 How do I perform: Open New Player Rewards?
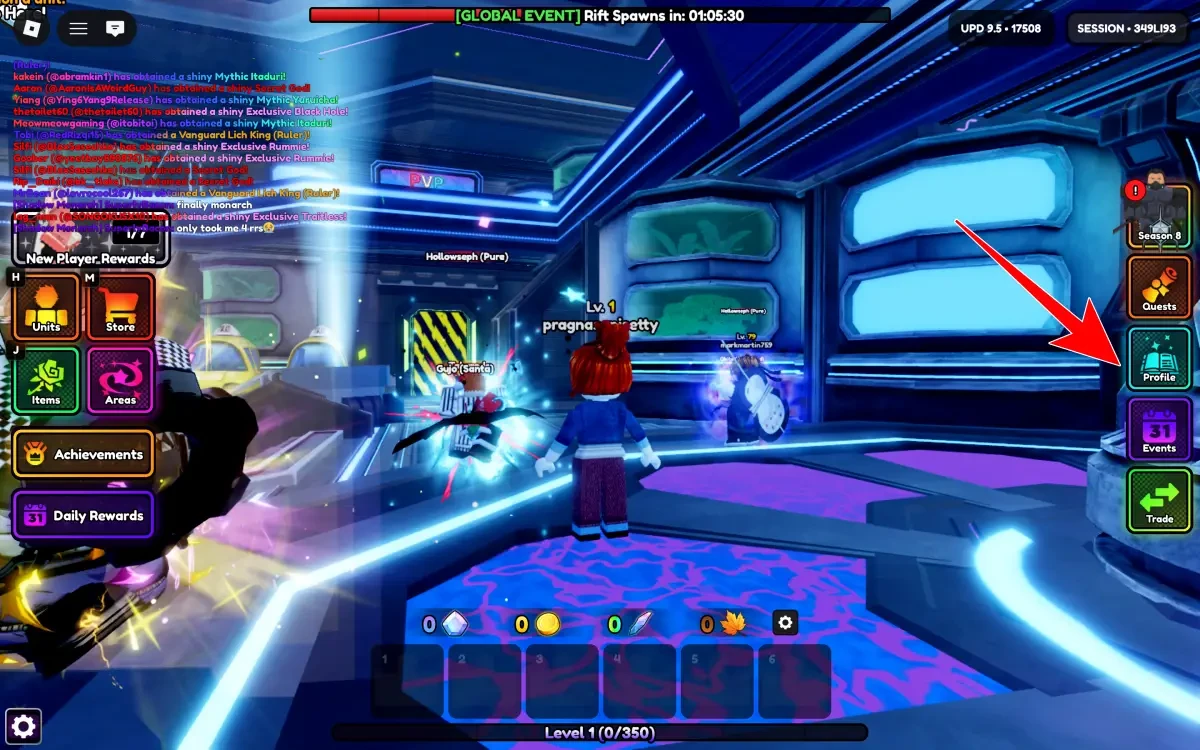[x=90, y=240]
